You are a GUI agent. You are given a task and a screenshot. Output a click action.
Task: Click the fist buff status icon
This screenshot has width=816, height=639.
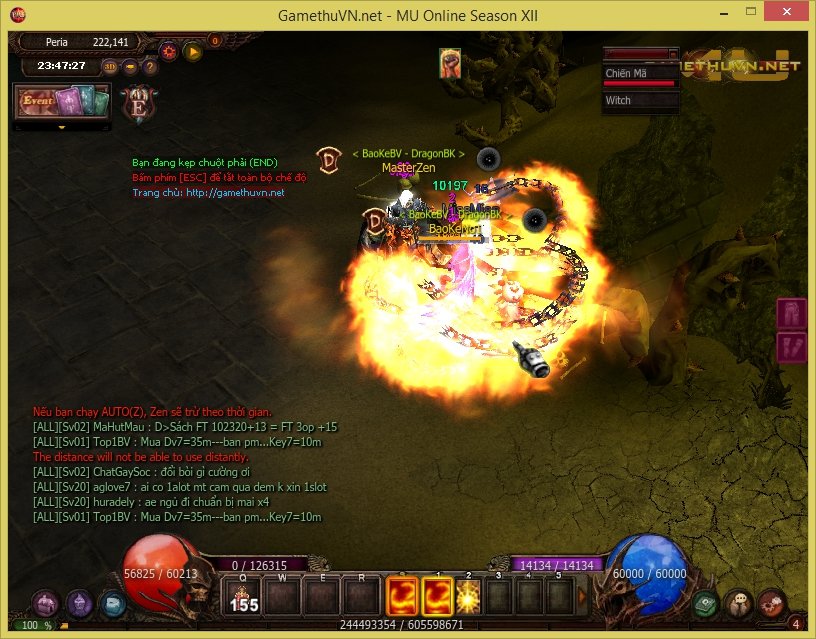[449, 63]
